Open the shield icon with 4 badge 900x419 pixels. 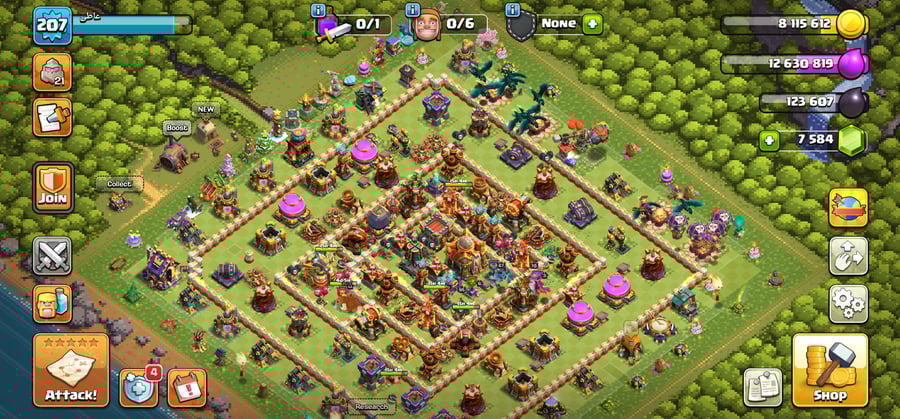(x=139, y=388)
